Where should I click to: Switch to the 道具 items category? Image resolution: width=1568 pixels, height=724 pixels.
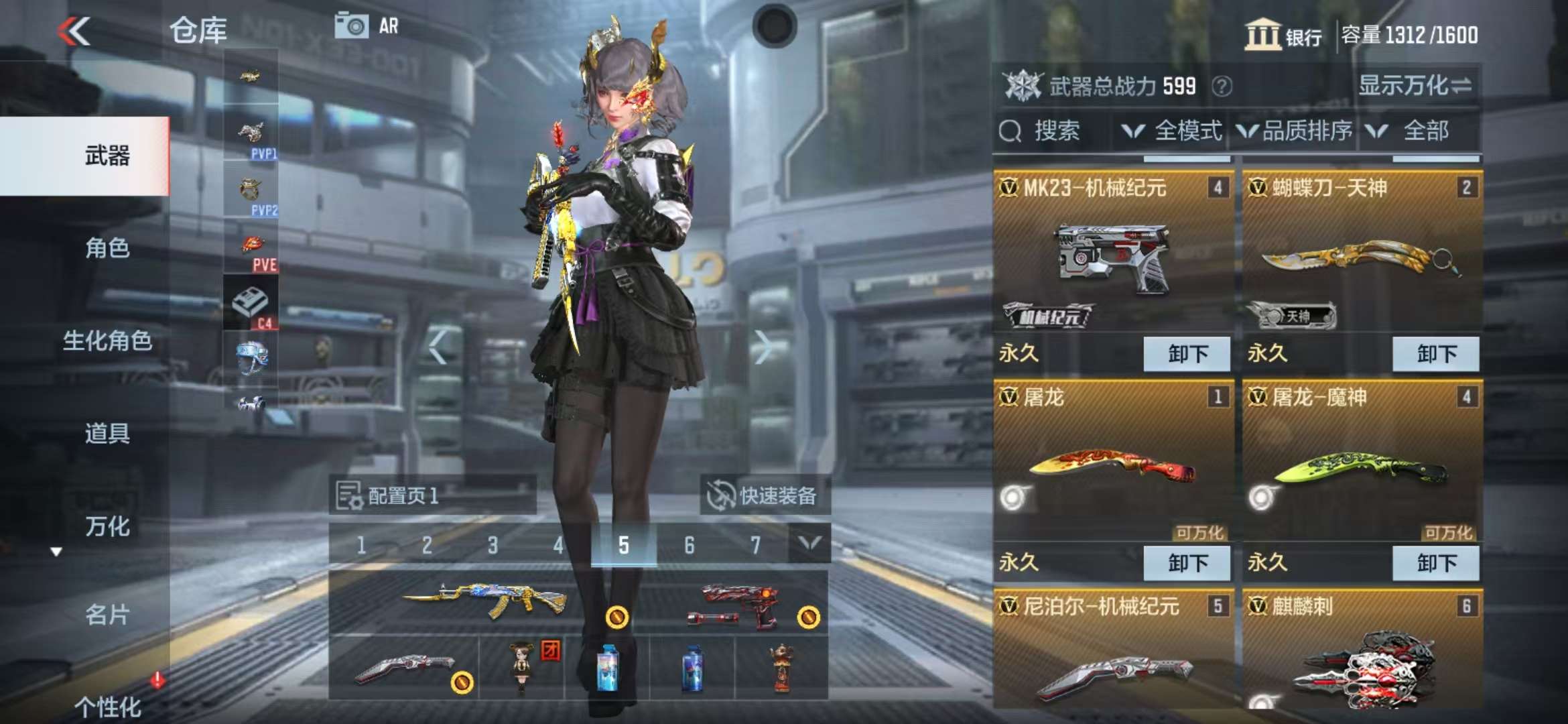tap(107, 434)
